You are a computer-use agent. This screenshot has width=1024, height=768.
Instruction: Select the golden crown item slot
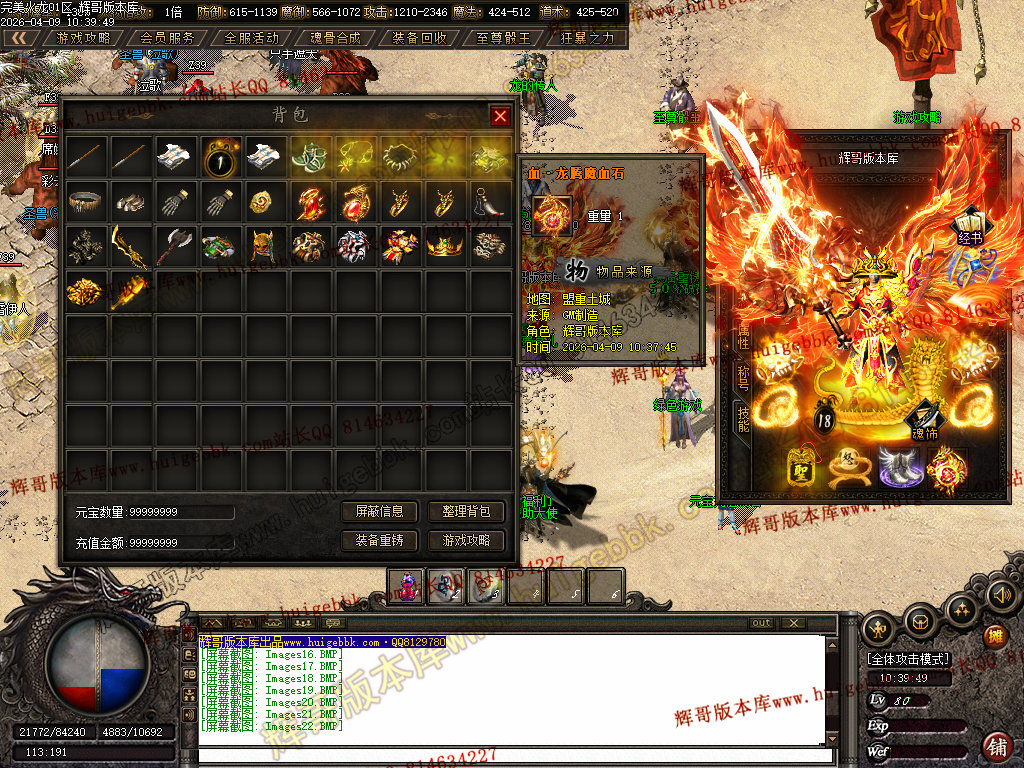(x=444, y=246)
